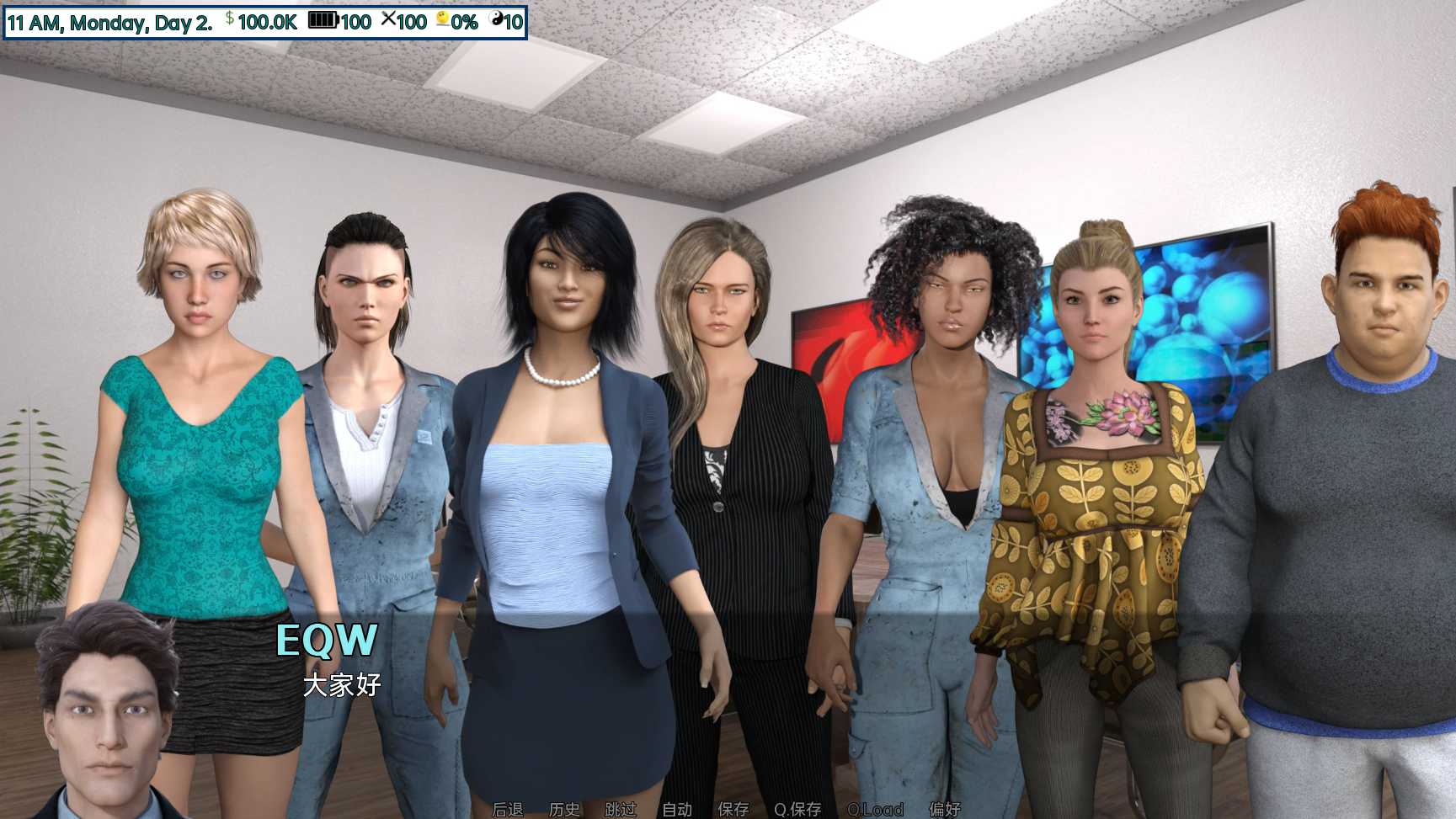Toggle 自动 (auto) advance mode
This screenshot has height=819, width=1456.
(677, 809)
